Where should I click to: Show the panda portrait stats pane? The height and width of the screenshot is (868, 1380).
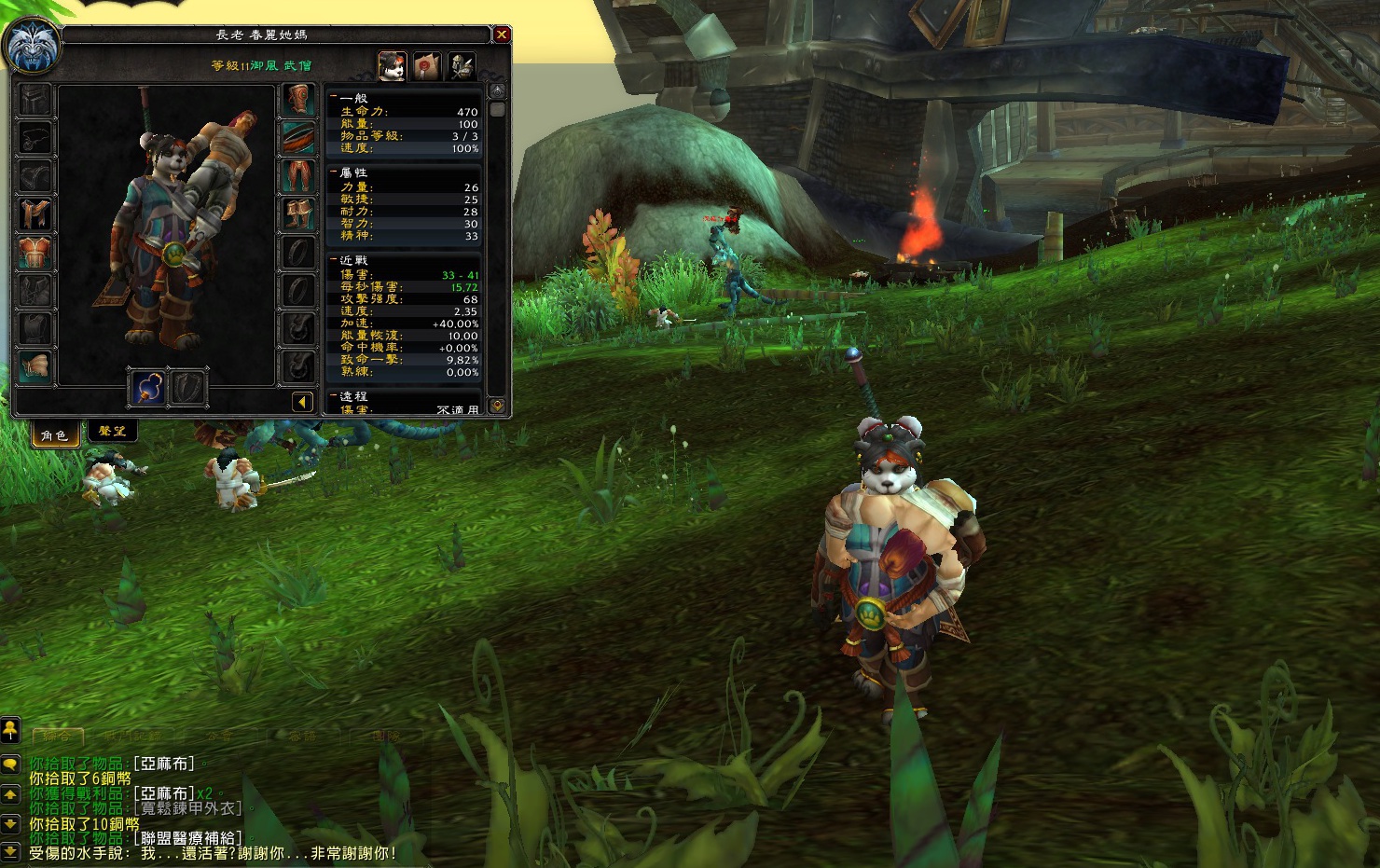point(392,65)
